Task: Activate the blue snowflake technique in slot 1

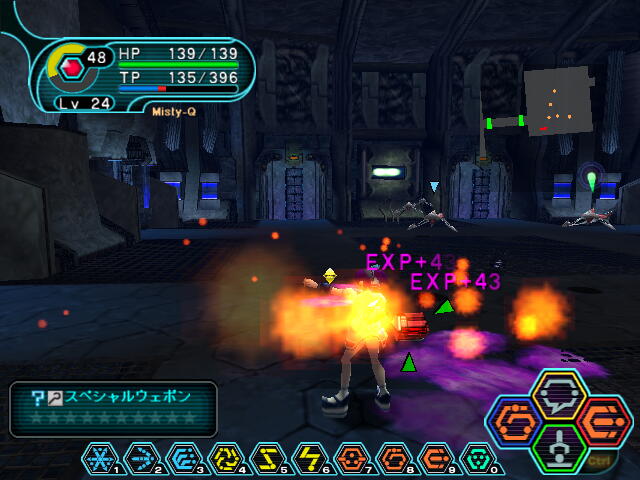Action: point(100,459)
